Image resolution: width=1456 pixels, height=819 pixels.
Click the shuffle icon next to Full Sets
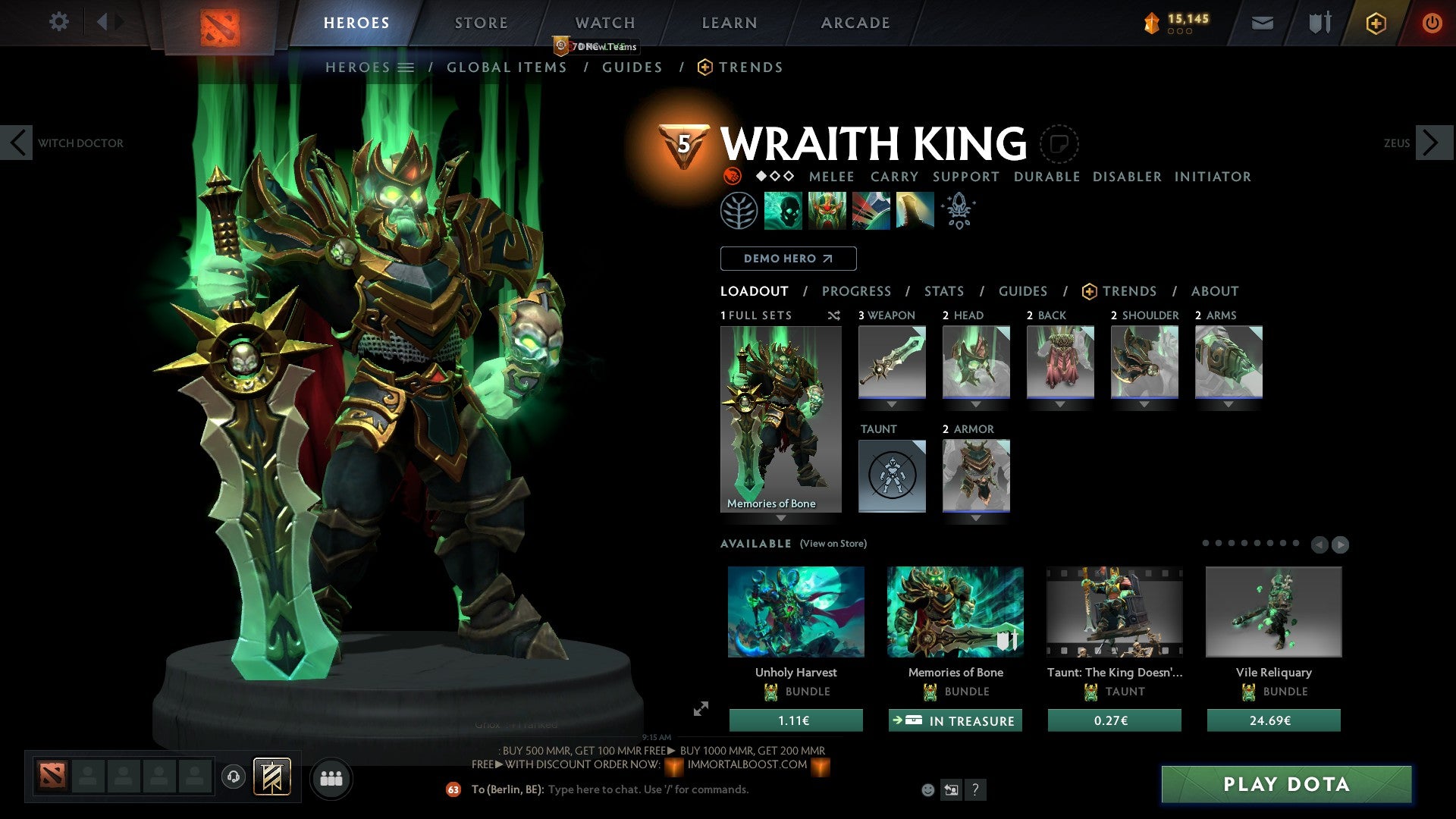pyautogui.click(x=833, y=315)
